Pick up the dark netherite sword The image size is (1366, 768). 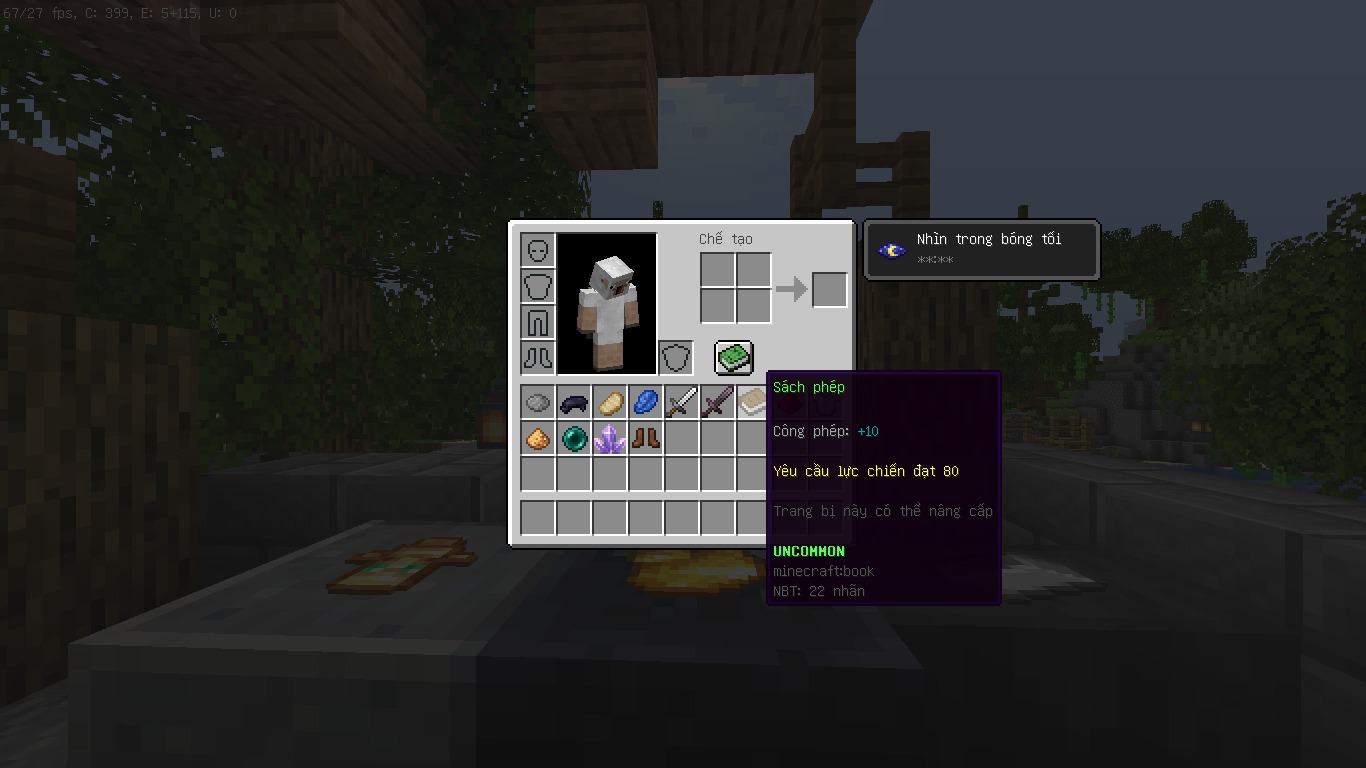pos(718,403)
